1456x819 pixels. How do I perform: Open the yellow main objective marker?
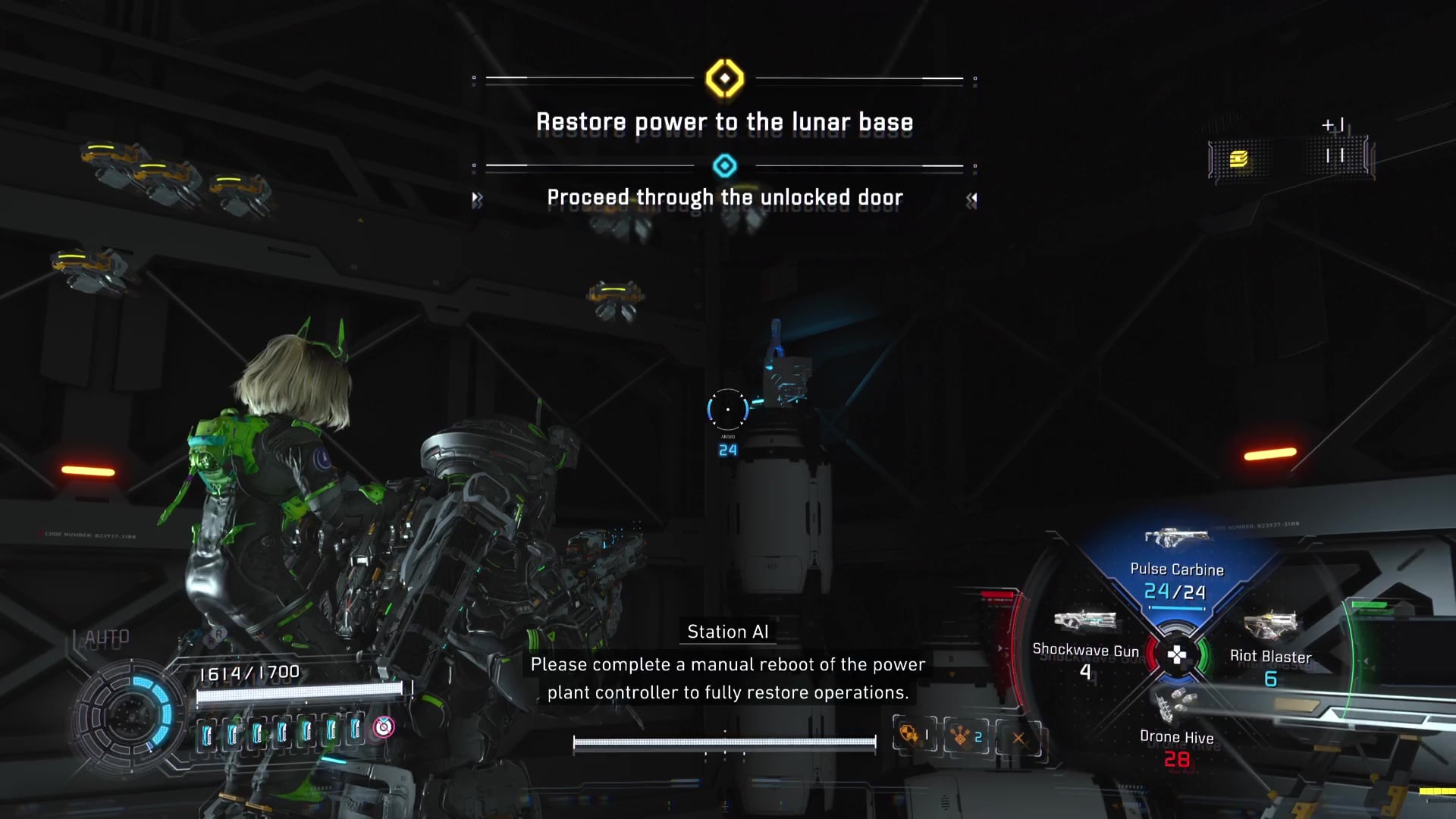(725, 78)
